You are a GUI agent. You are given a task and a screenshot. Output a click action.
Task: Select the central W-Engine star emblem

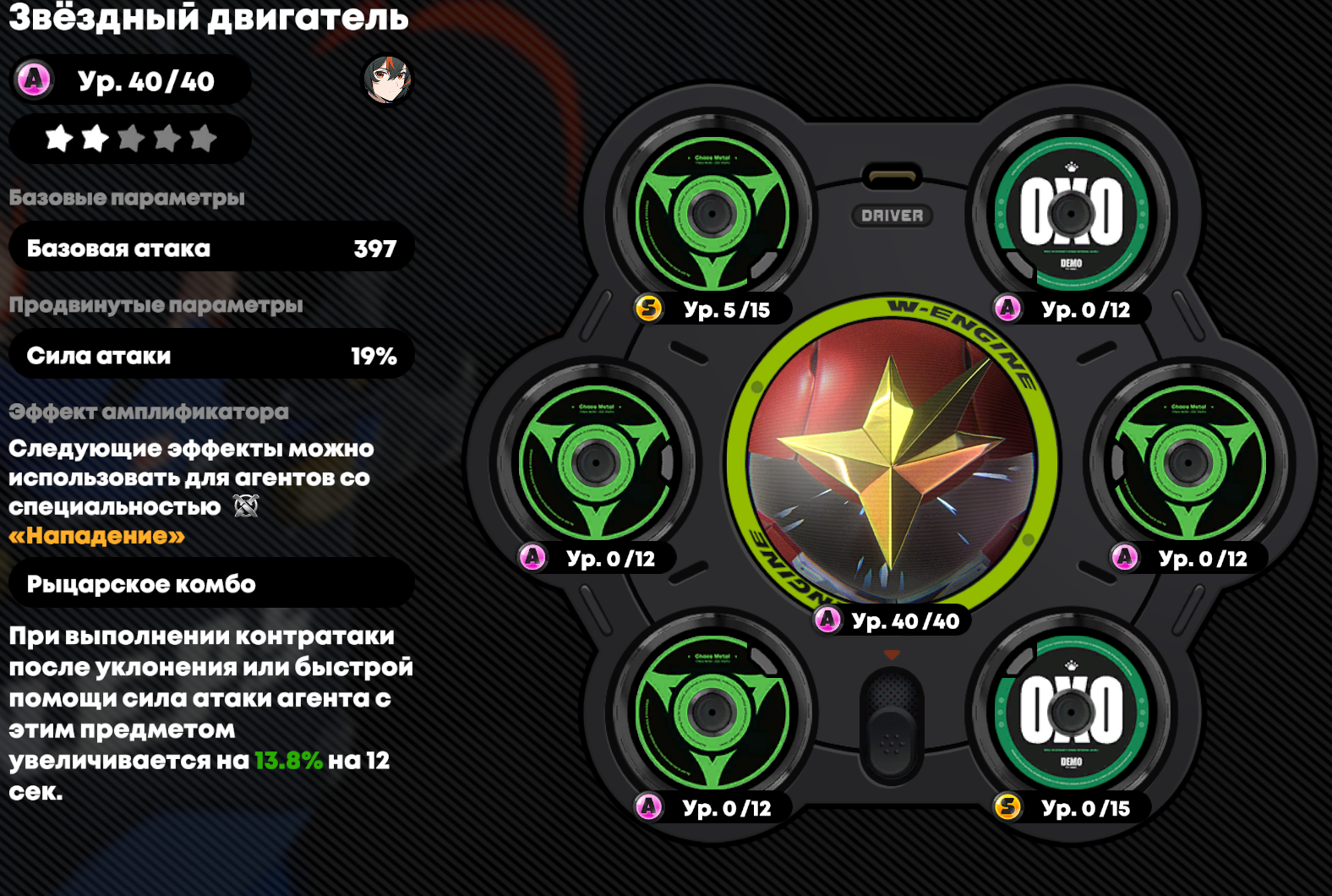(x=891, y=462)
